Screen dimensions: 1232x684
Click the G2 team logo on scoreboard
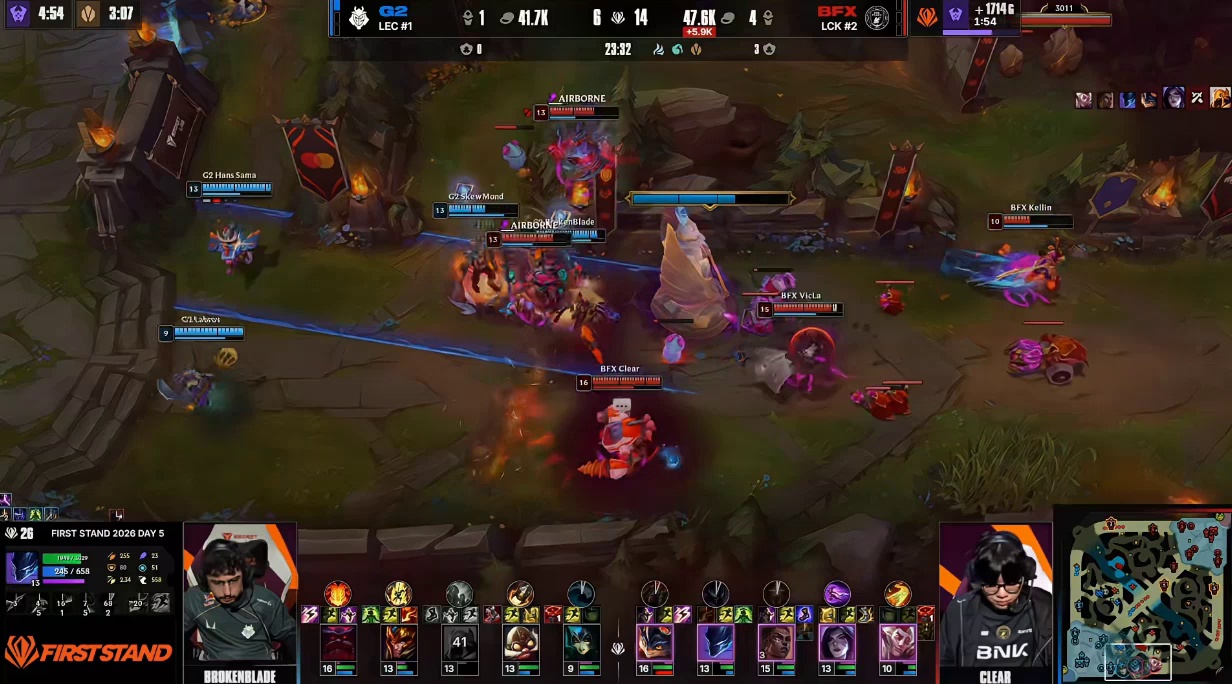(359, 17)
